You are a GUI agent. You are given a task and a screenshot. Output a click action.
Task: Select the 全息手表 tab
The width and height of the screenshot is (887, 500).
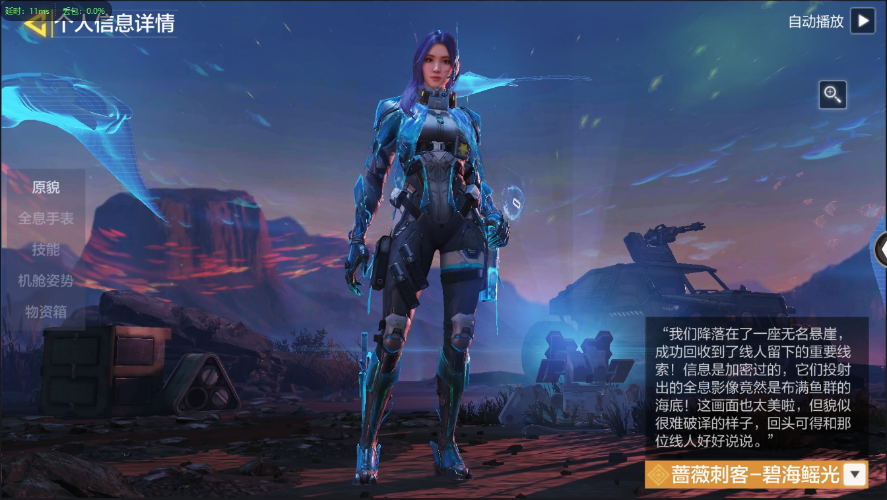pyautogui.click(x=46, y=218)
